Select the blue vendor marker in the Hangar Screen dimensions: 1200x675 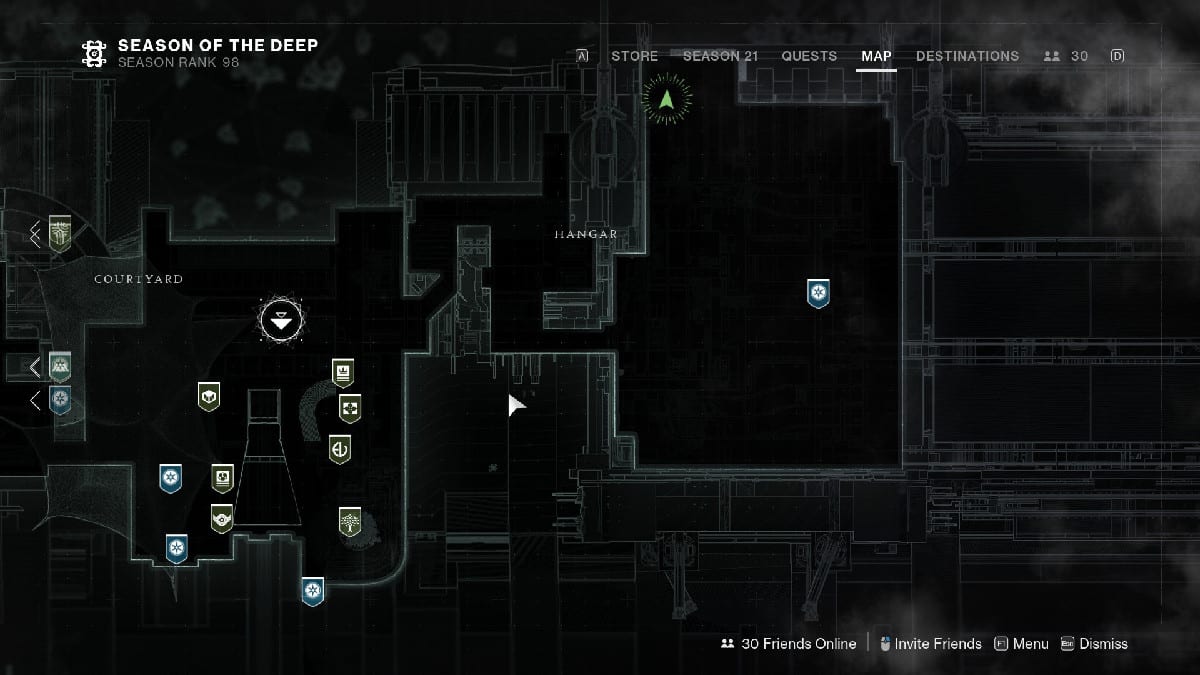(819, 293)
